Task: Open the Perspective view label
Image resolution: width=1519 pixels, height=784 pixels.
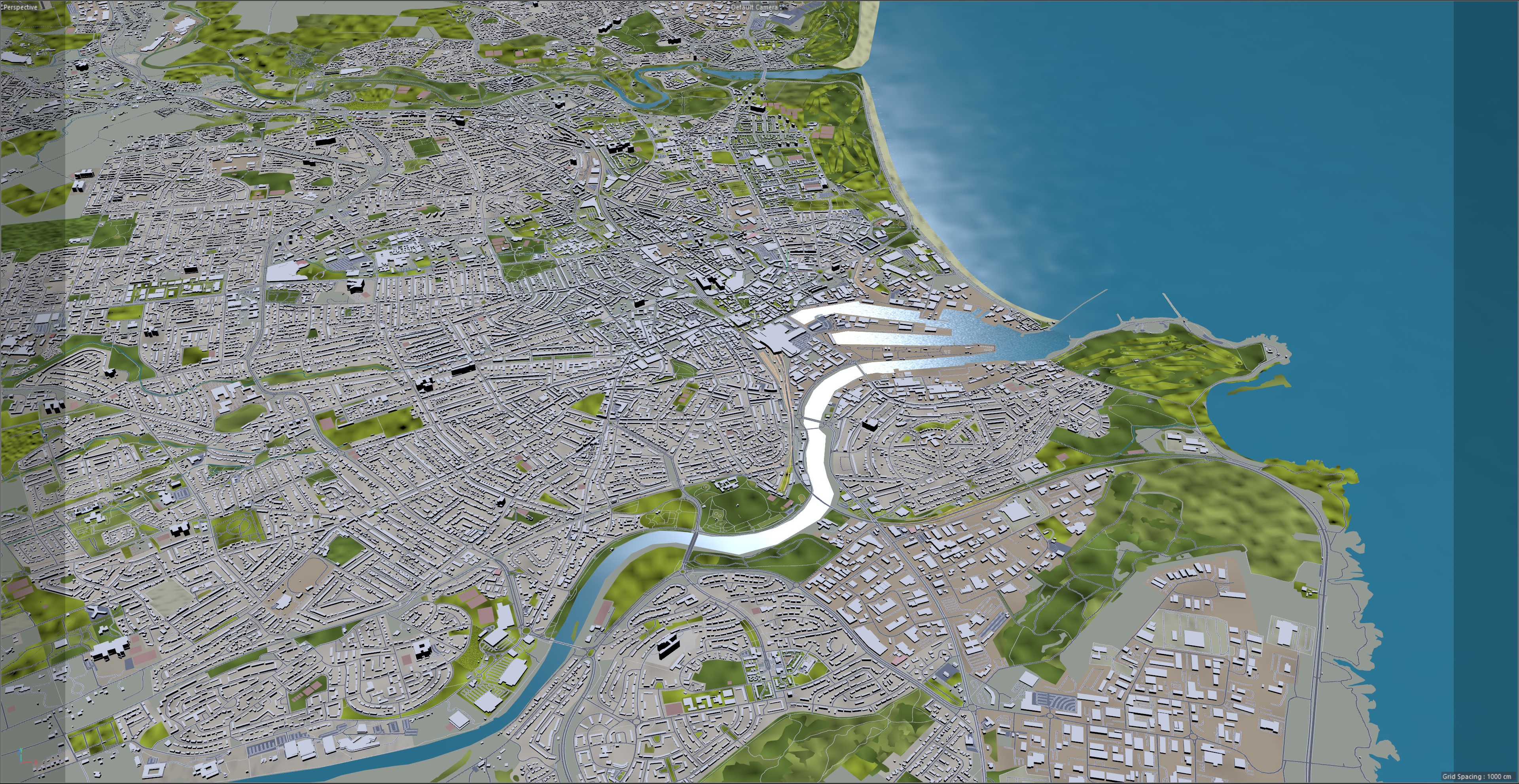Action: coord(20,7)
